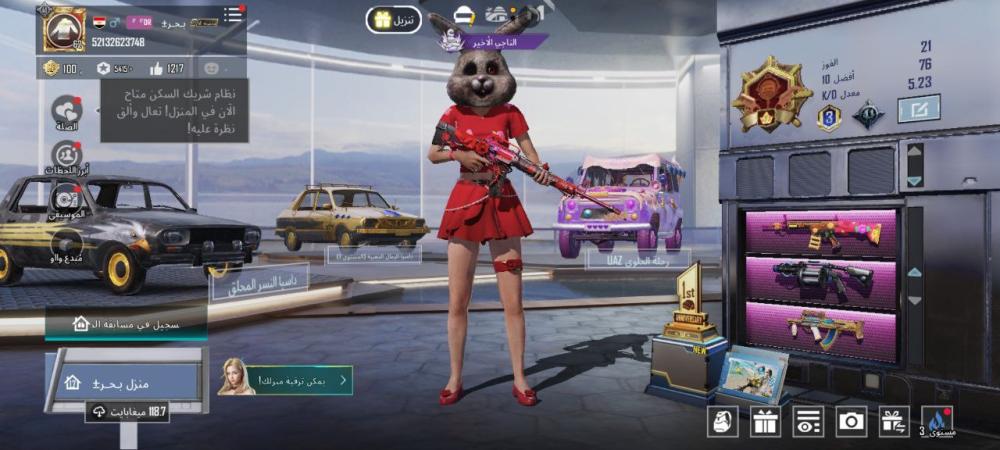Open the player avatar profile
Image resolution: width=1000 pixels, height=450 pixels.
[x=64, y=28]
